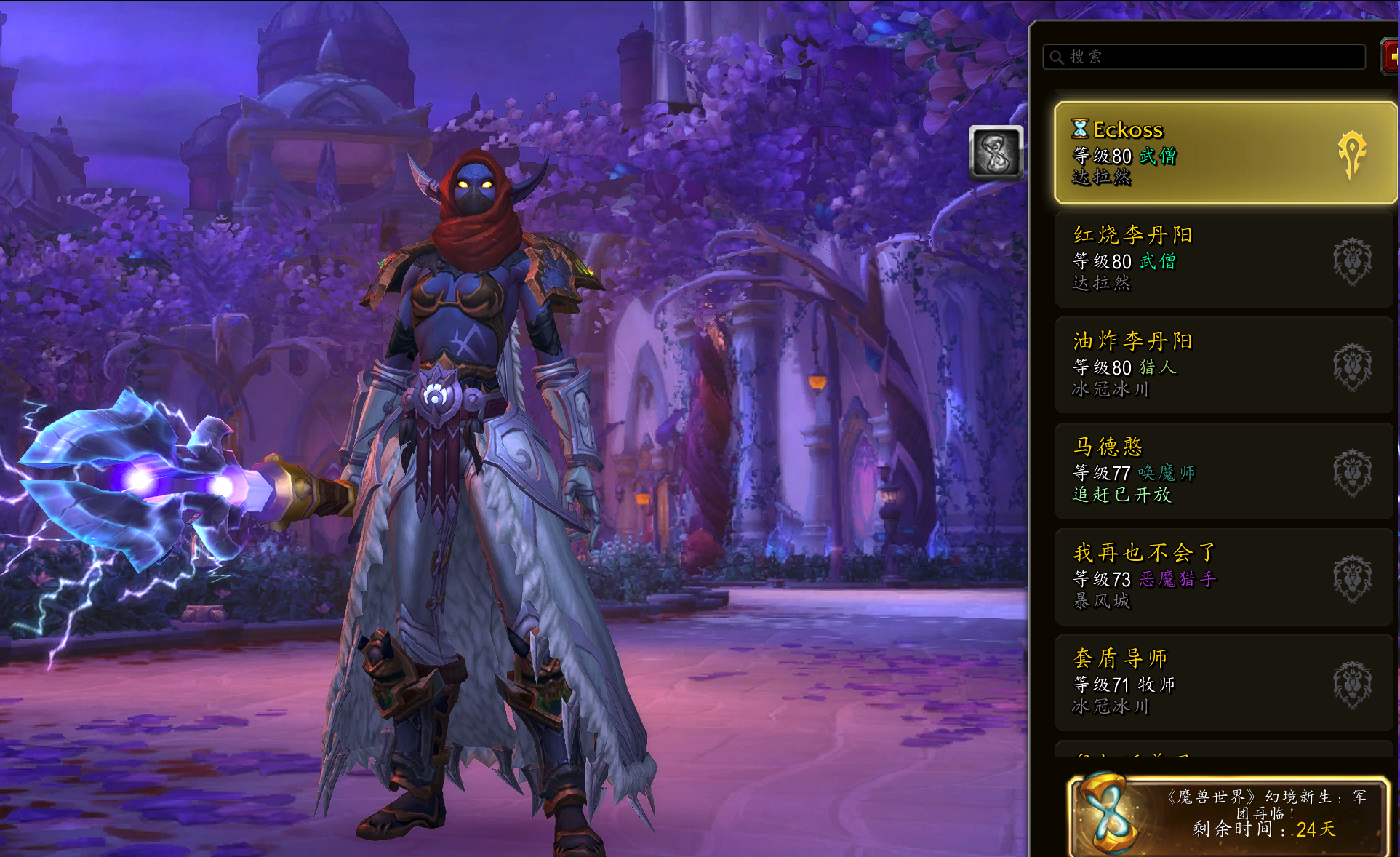The width and height of the screenshot is (1400, 857).
Task: Click the red button beside the search bar
Action: (1390, 57)
